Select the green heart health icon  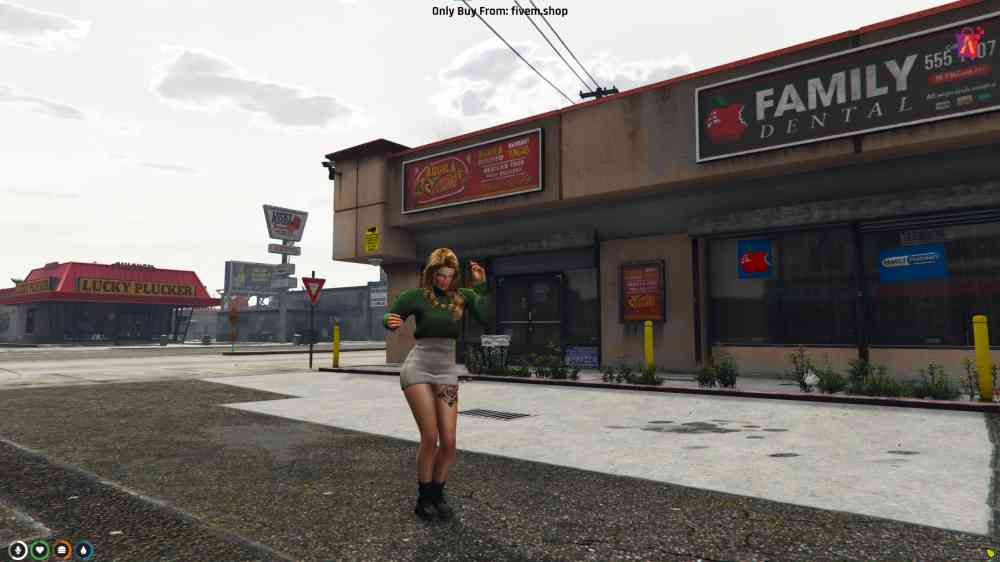click(x=40, y=550)
